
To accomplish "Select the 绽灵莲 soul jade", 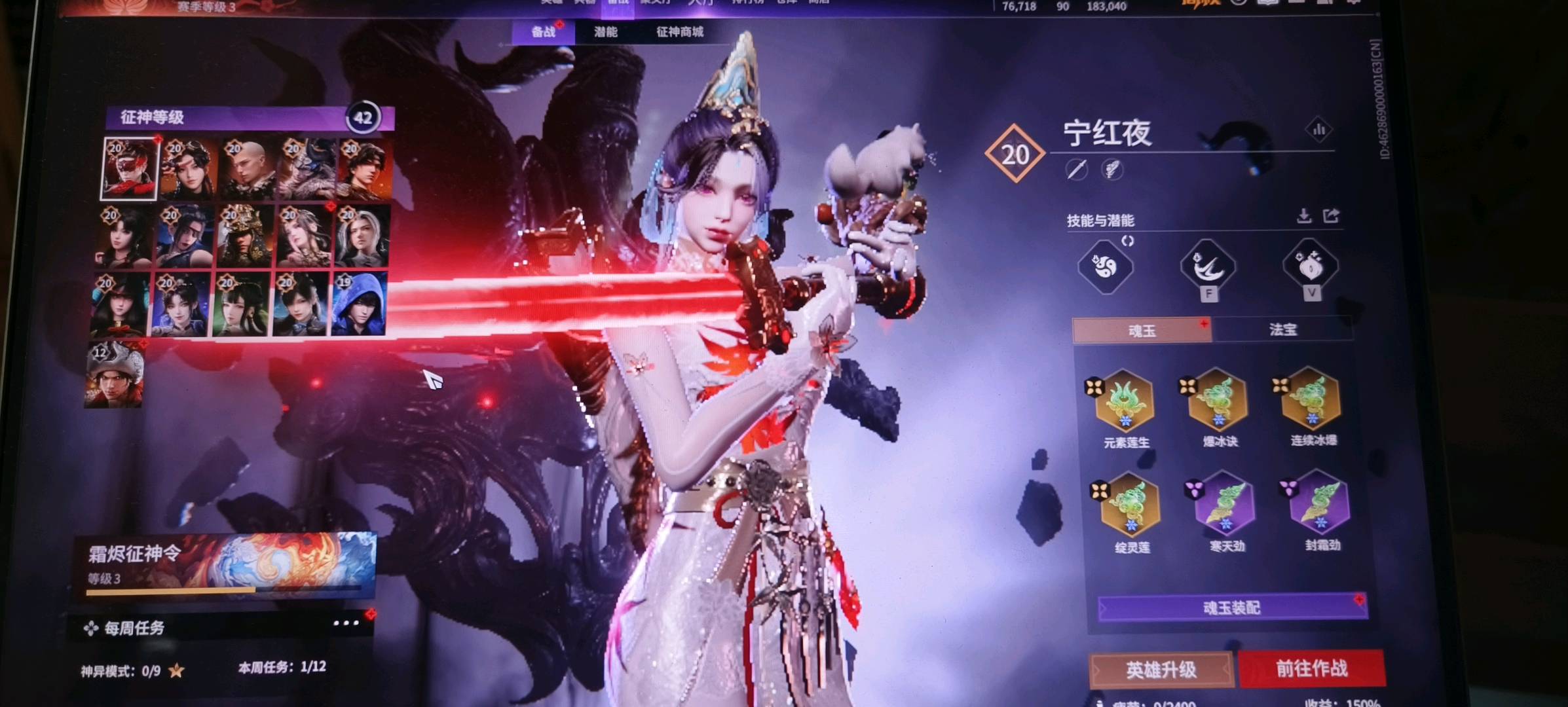I will (x=1130, y=506).
